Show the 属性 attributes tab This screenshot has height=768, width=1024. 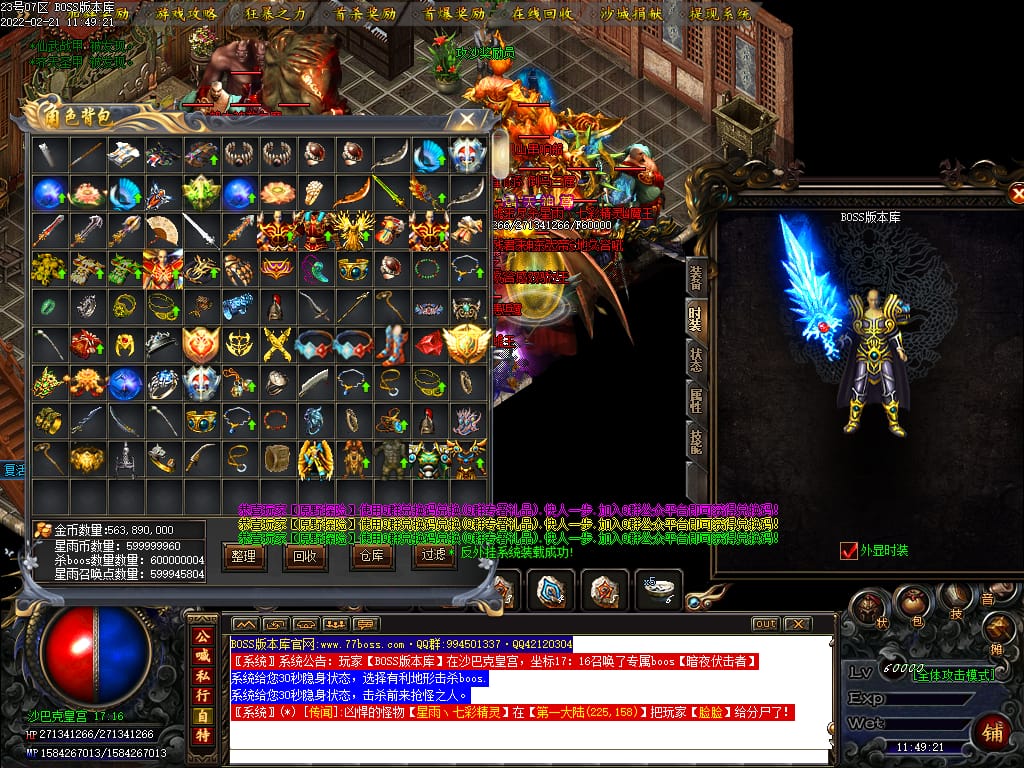click(x=696, y=399)
